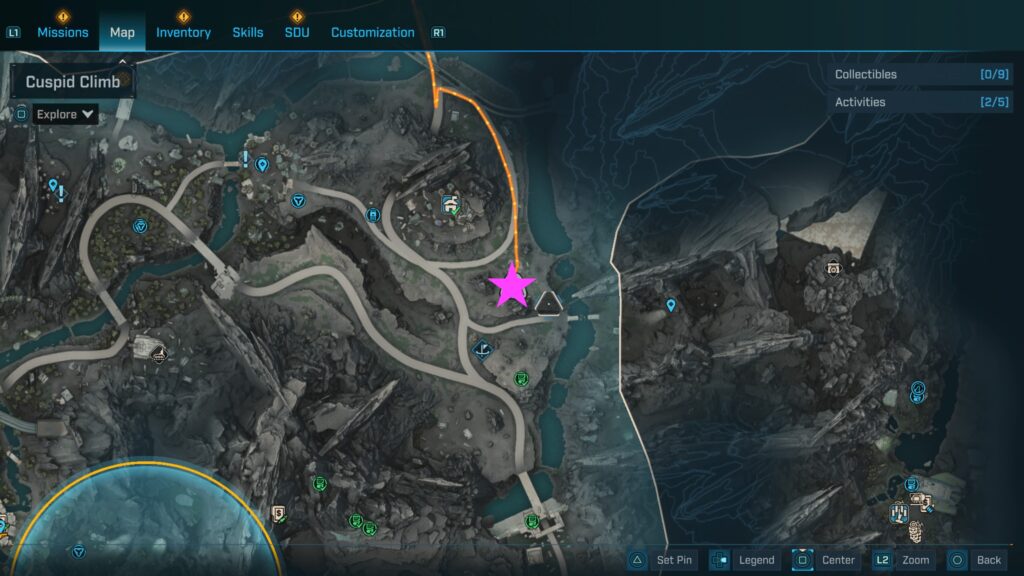Switch to the Customization tab
The image size is (1024, 576).
[372, 32]
